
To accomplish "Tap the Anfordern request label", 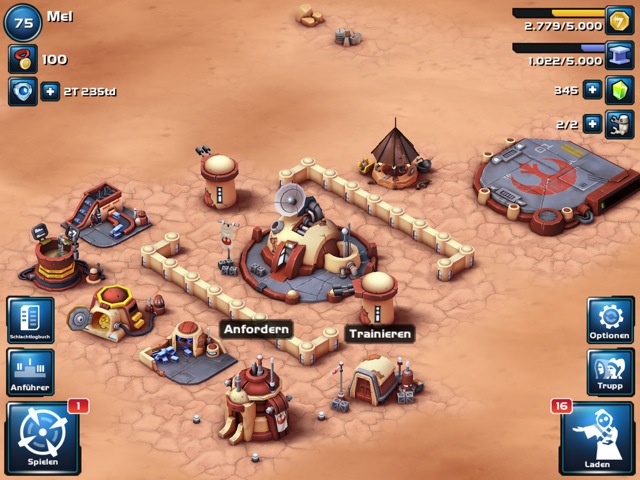I will pos(257,329).
